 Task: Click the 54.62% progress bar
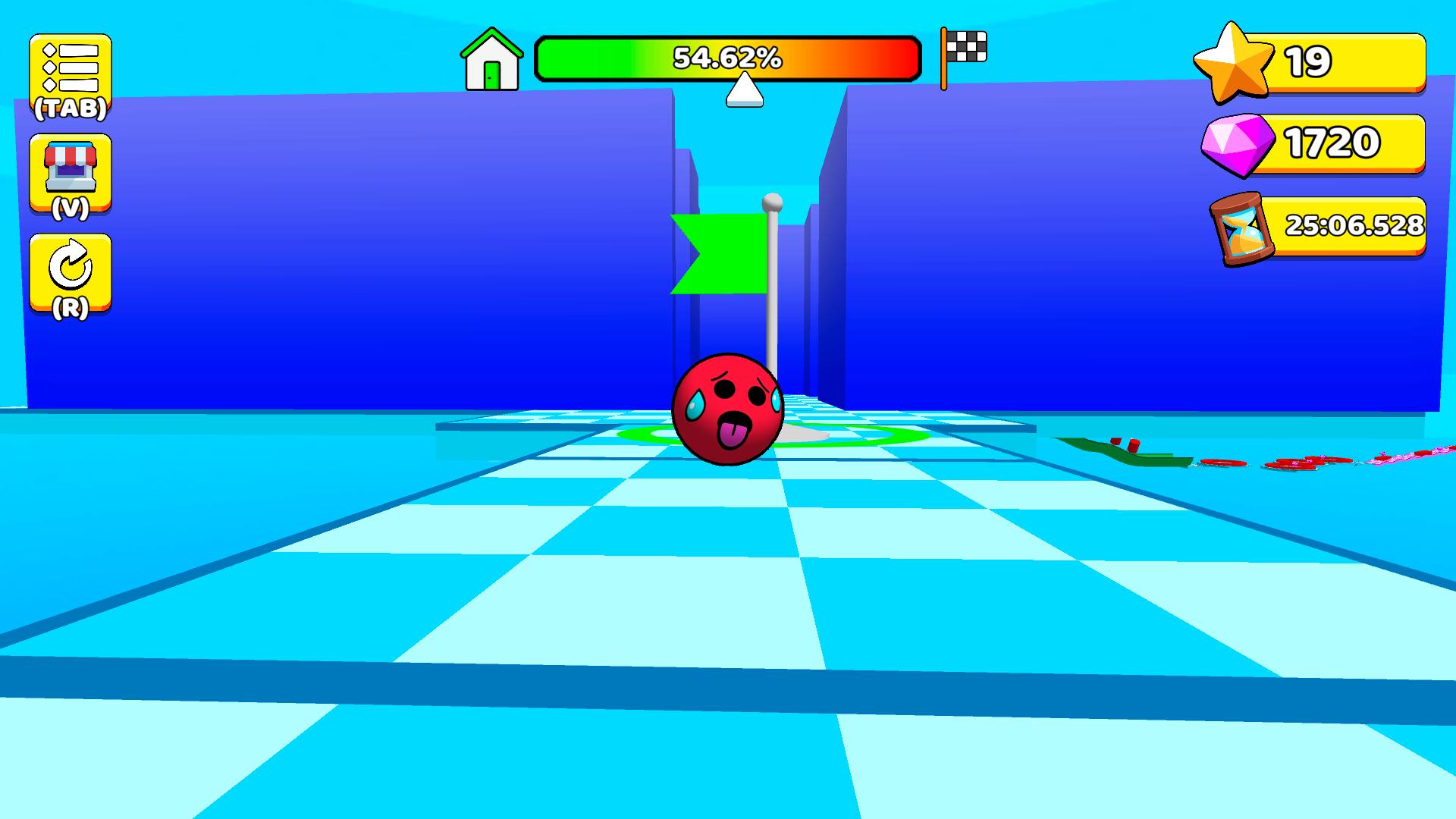728,58
